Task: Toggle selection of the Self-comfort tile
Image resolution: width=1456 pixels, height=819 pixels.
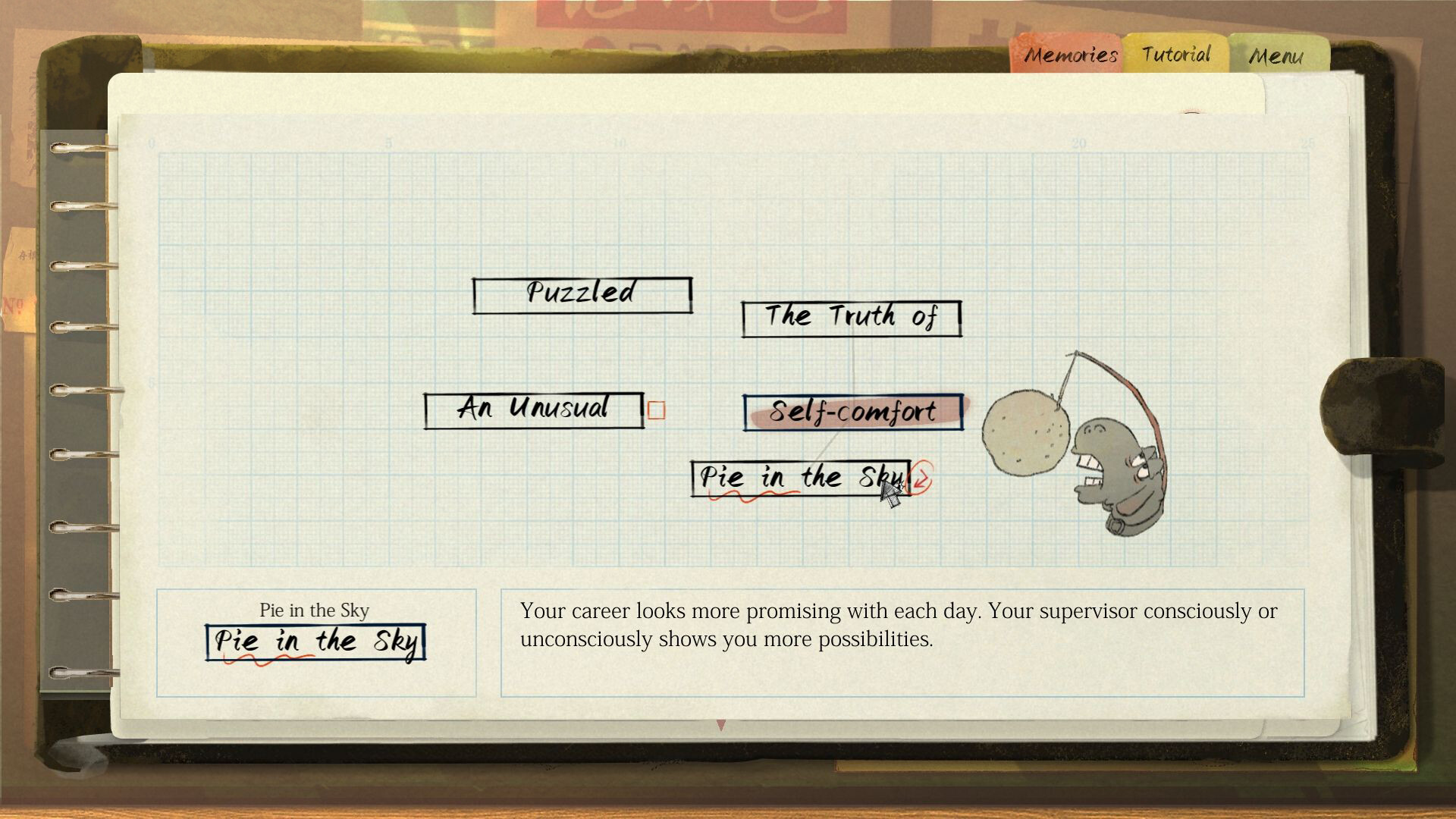Action: (x=852, y=412)
